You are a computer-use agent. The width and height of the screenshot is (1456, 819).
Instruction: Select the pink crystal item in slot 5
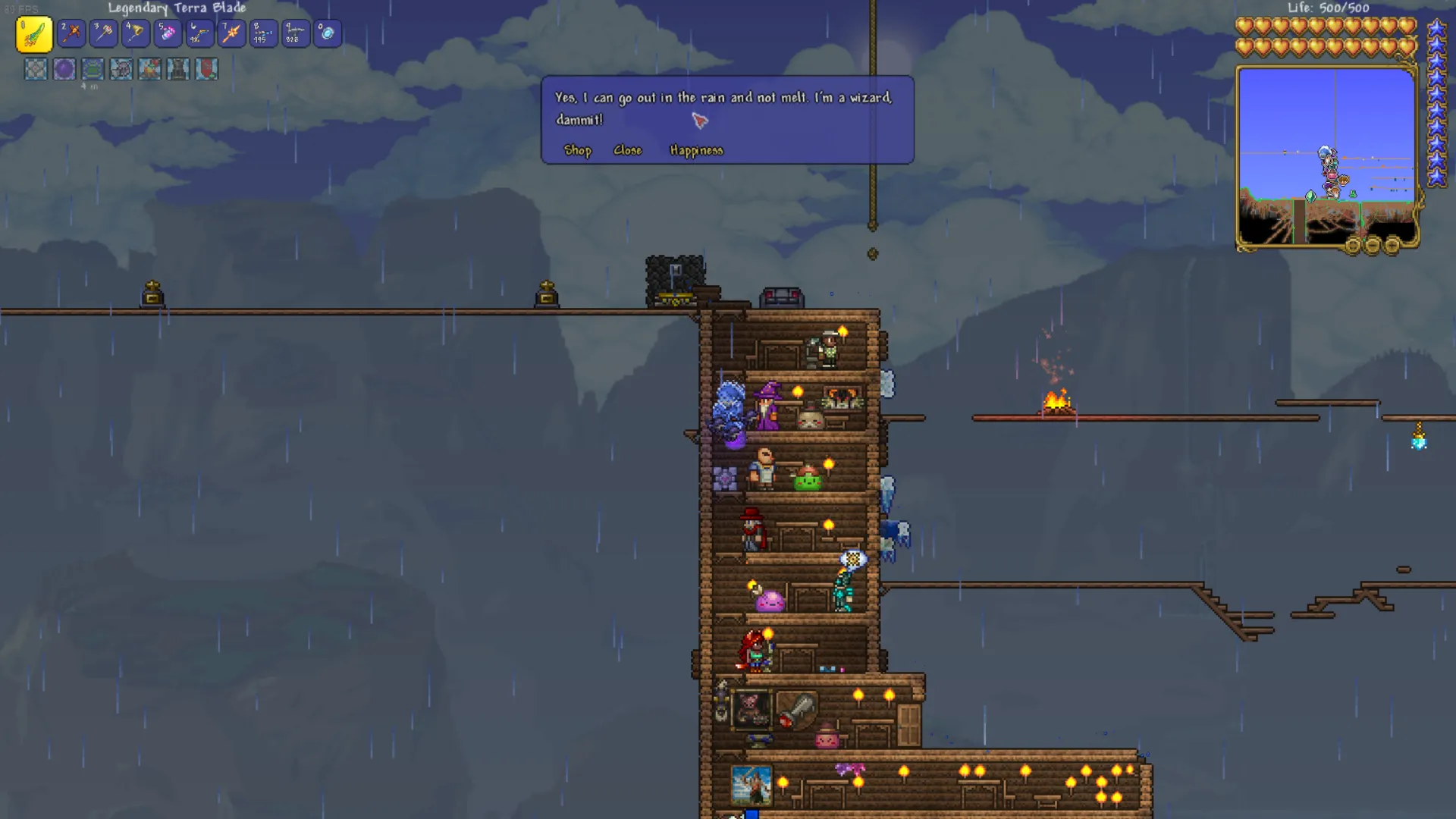click(168, 33)
